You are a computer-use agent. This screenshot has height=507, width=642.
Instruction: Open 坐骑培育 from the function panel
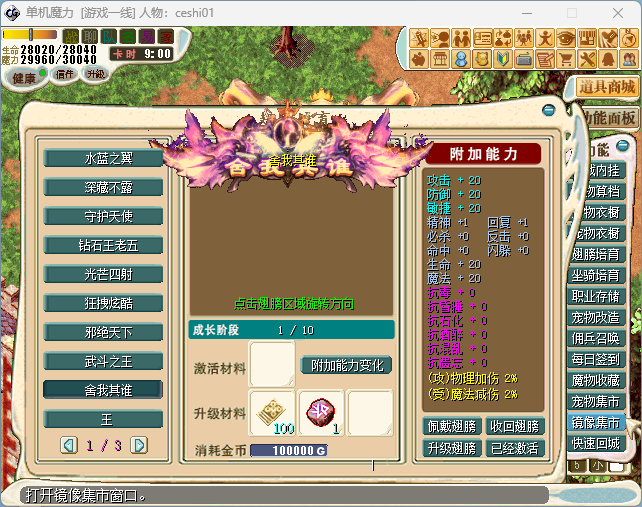coord(595,275)
